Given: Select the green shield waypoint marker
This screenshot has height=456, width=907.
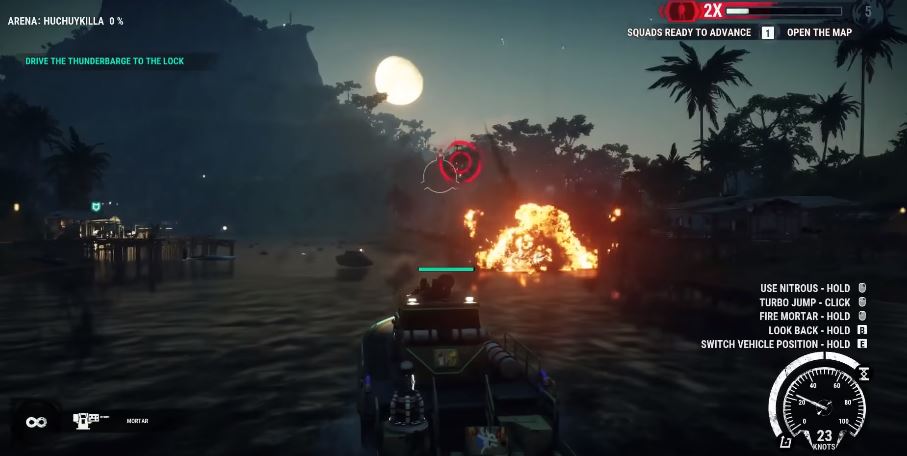Looking at the screenshot, I should (96, 206).
